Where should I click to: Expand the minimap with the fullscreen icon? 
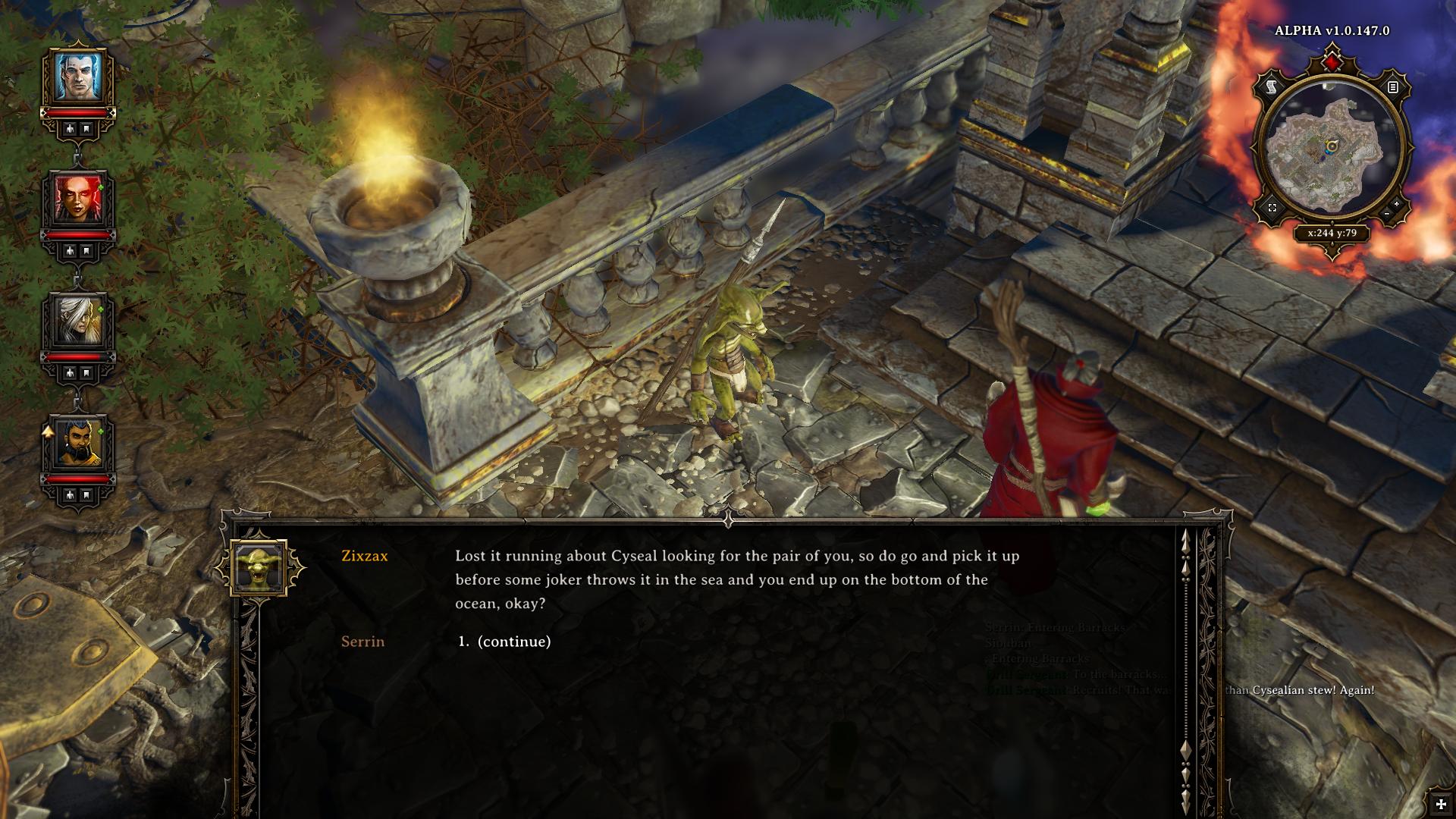click(1272, 208)
